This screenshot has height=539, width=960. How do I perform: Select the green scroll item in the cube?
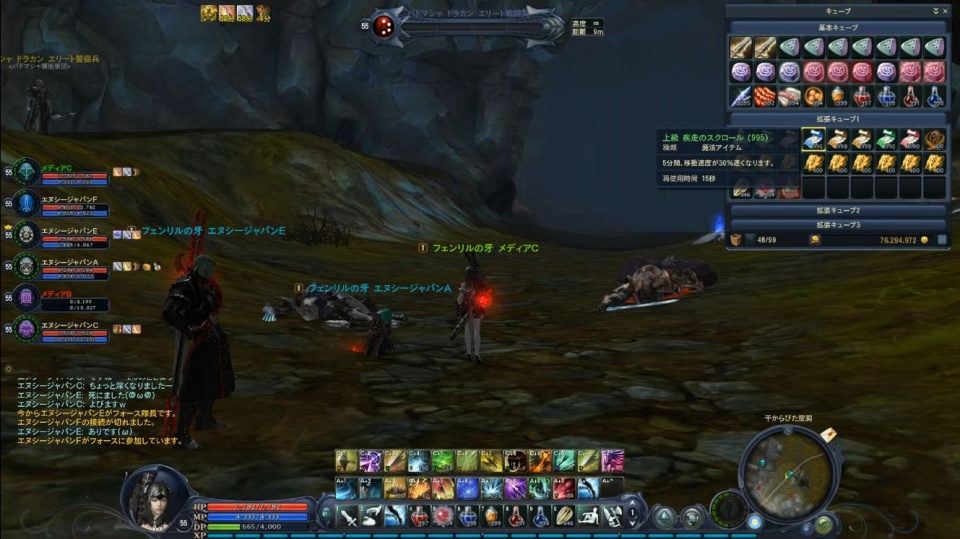pos(886,139)
